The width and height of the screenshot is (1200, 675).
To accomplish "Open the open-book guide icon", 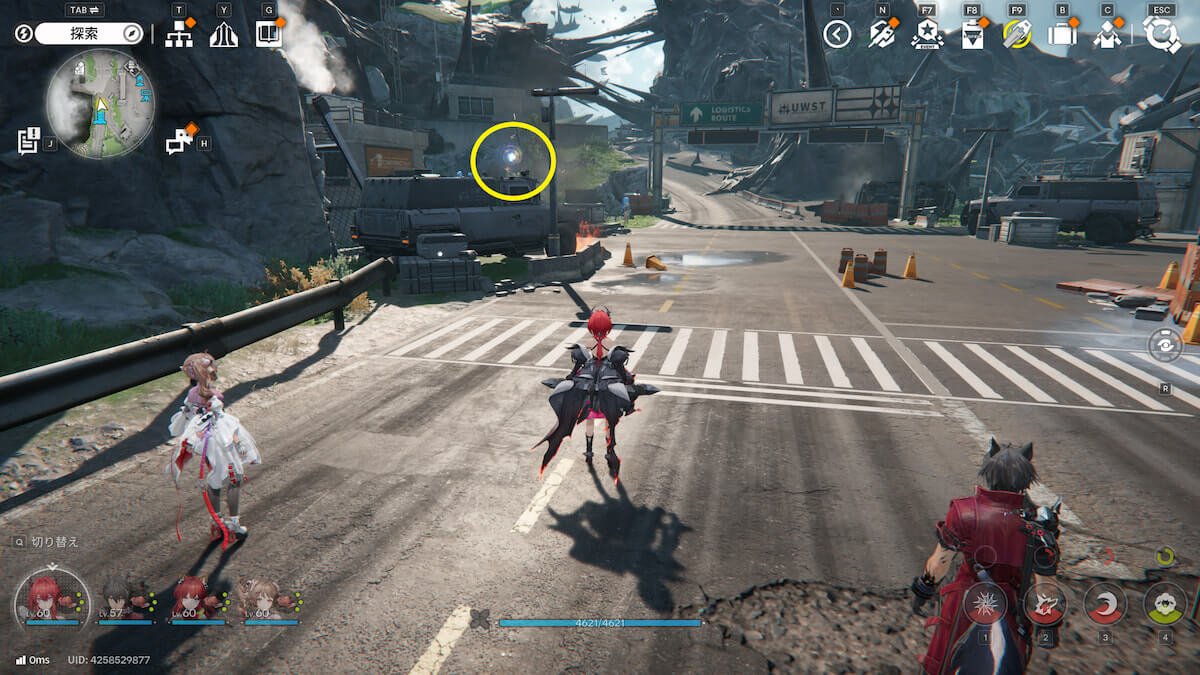I will [268, 34].
